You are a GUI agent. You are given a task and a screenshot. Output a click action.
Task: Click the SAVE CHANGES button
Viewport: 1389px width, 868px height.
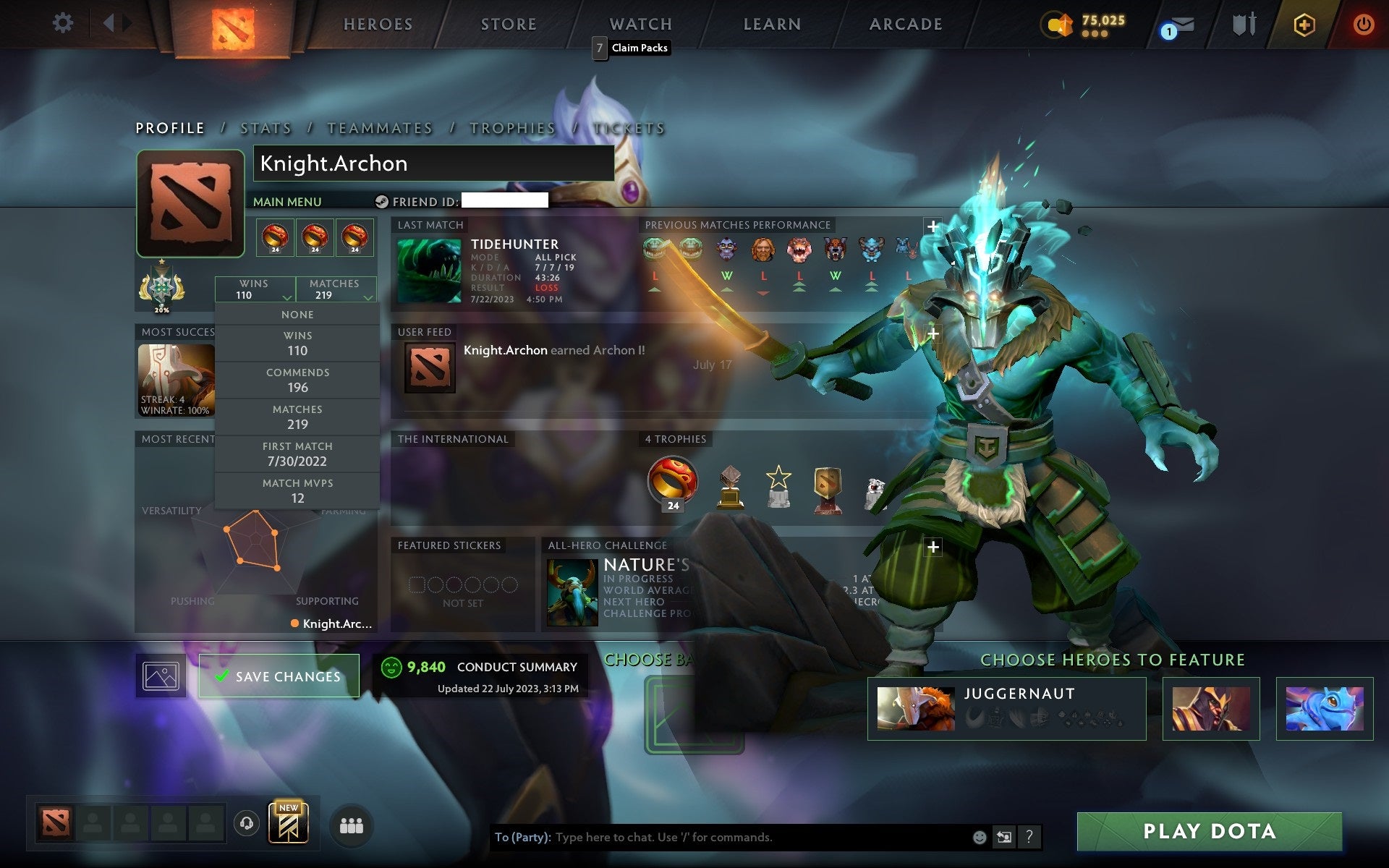pyautogui.click(x=279, y=676)
